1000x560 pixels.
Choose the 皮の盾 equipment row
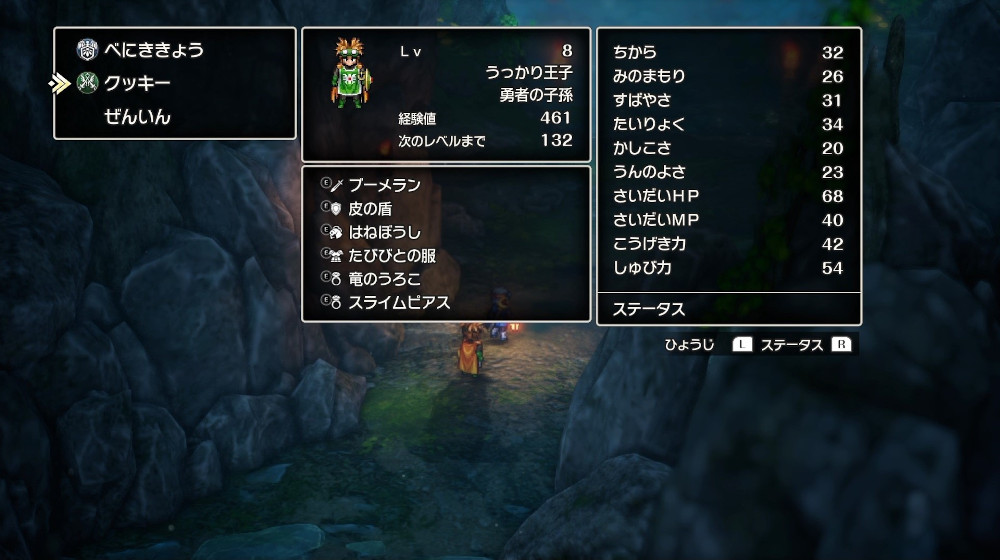(x=370, y=209)
